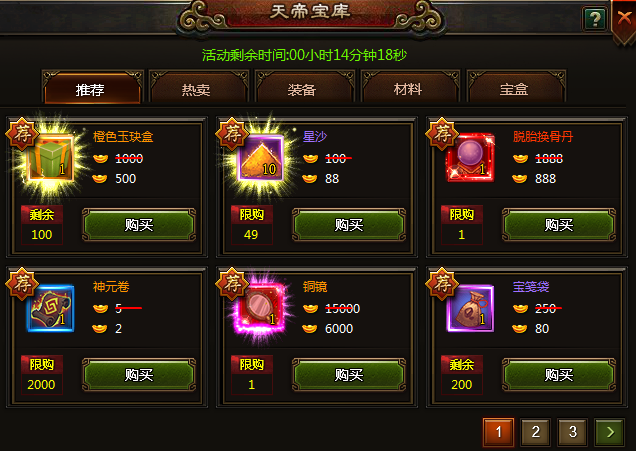Screen dimensions: 636x451
Task: Buy the 橙色玉玦盒 item
Action: (138, 225)
